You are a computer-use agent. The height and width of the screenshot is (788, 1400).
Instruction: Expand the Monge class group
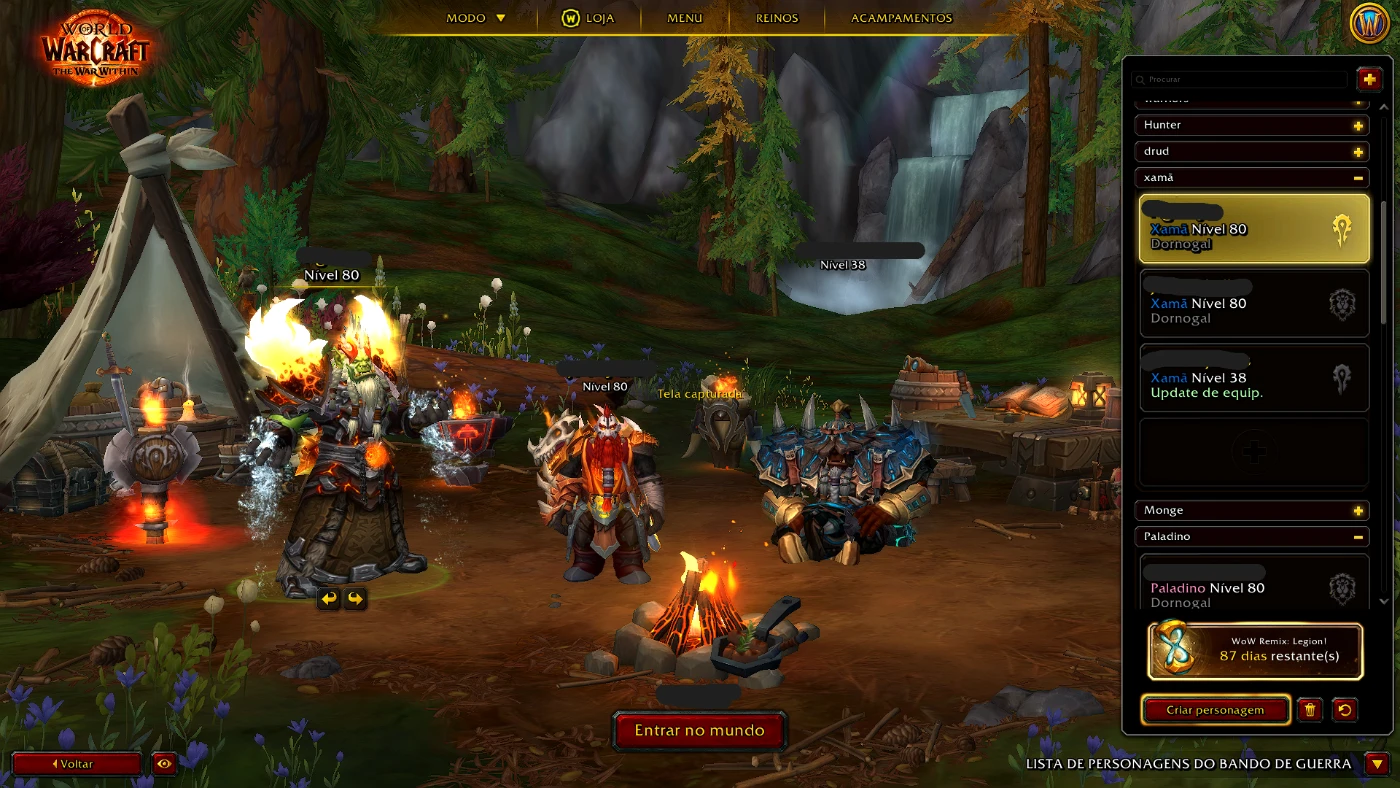[1359, 510]
